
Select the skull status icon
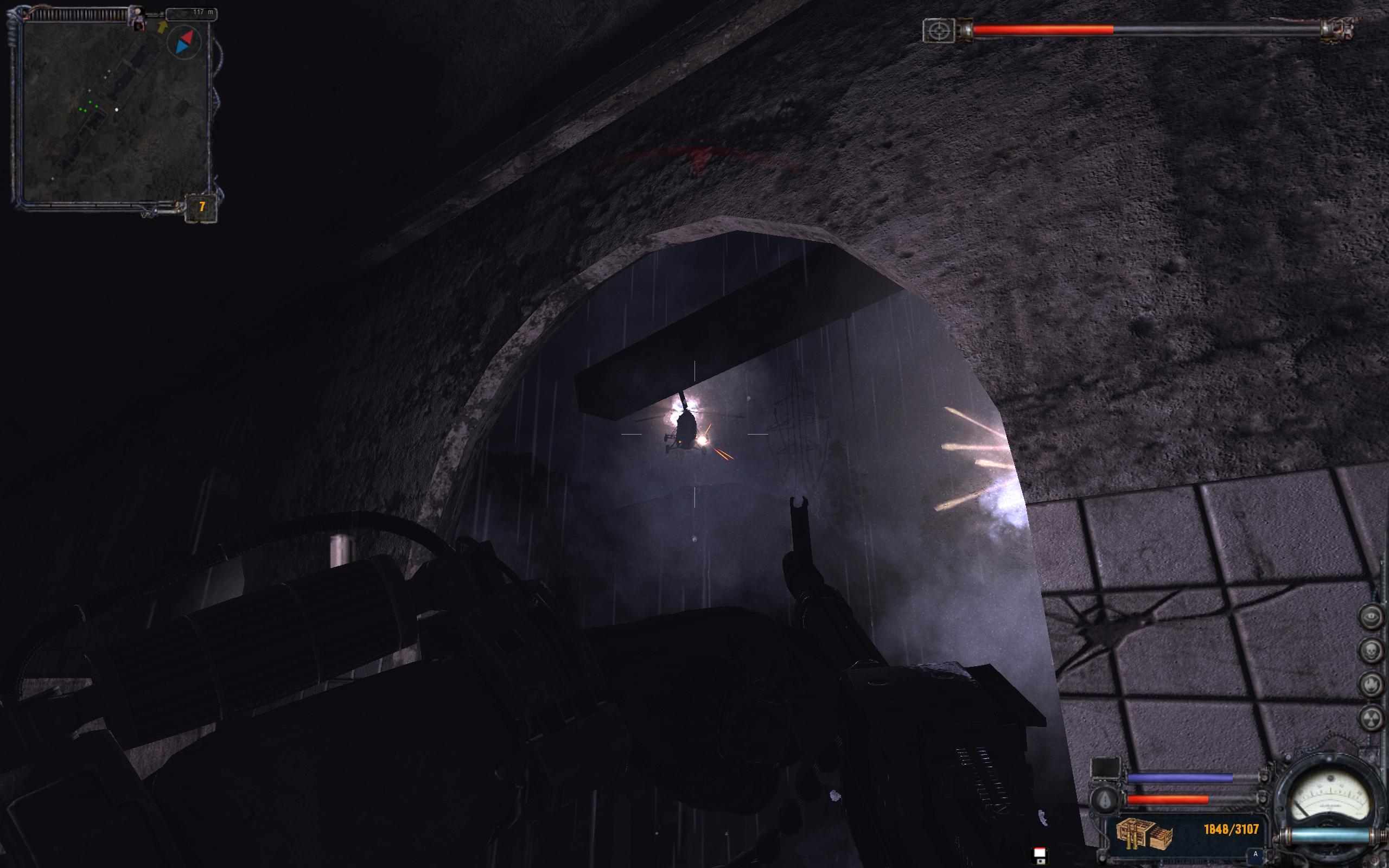tap(1372, 649)
